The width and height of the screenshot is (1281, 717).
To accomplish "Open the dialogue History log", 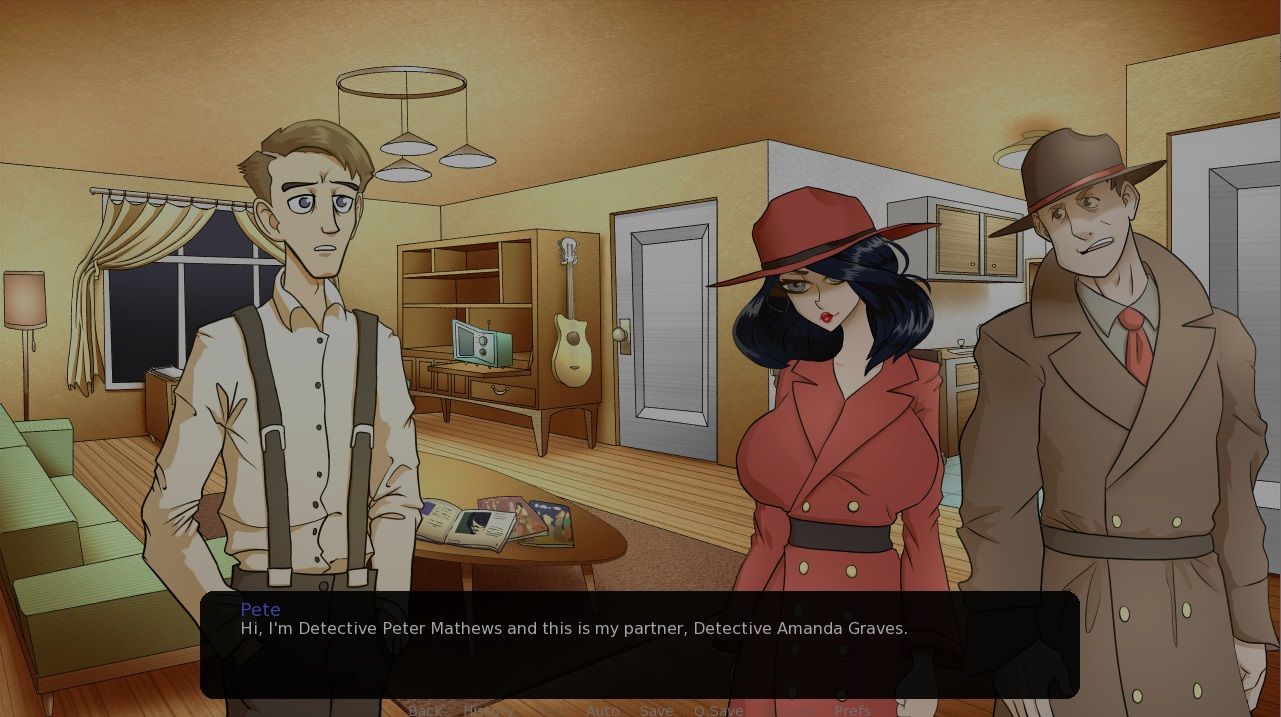I will [488, 710].
